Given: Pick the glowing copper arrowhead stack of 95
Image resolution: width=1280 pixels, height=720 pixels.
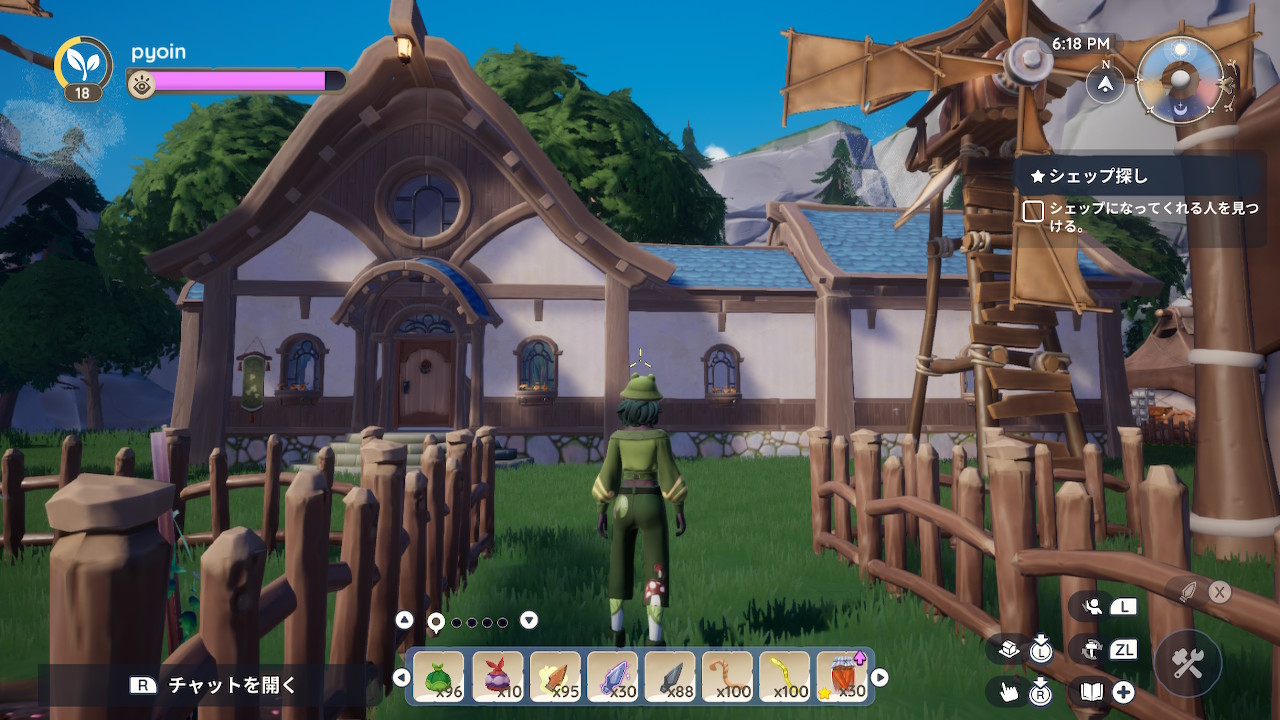Looking at the screenshot, I should pyautogui.click(x=555, y=677).
